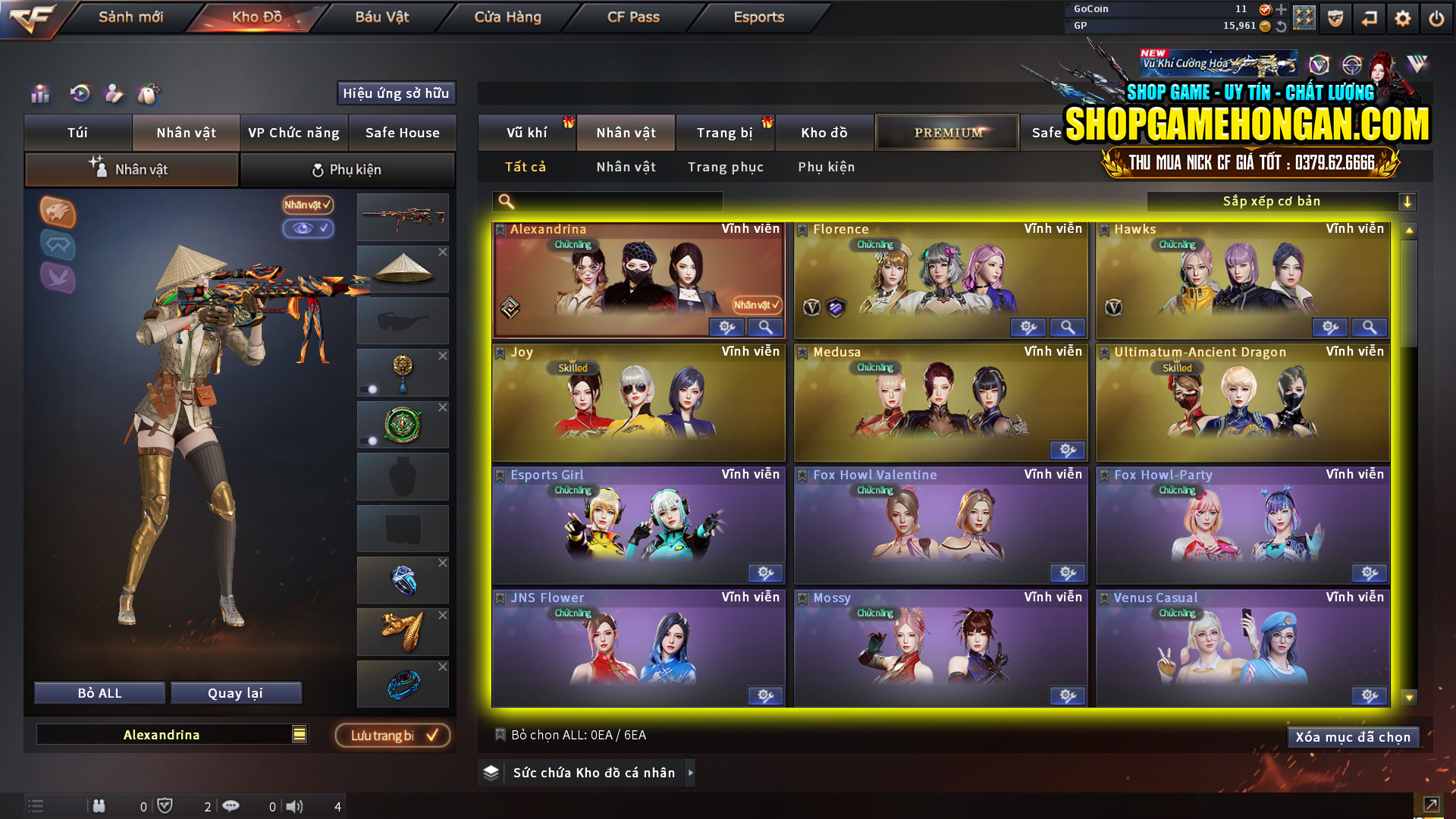Select the character customization icon next to replay
1456x819 pixels.
click(x=114, y=95)
